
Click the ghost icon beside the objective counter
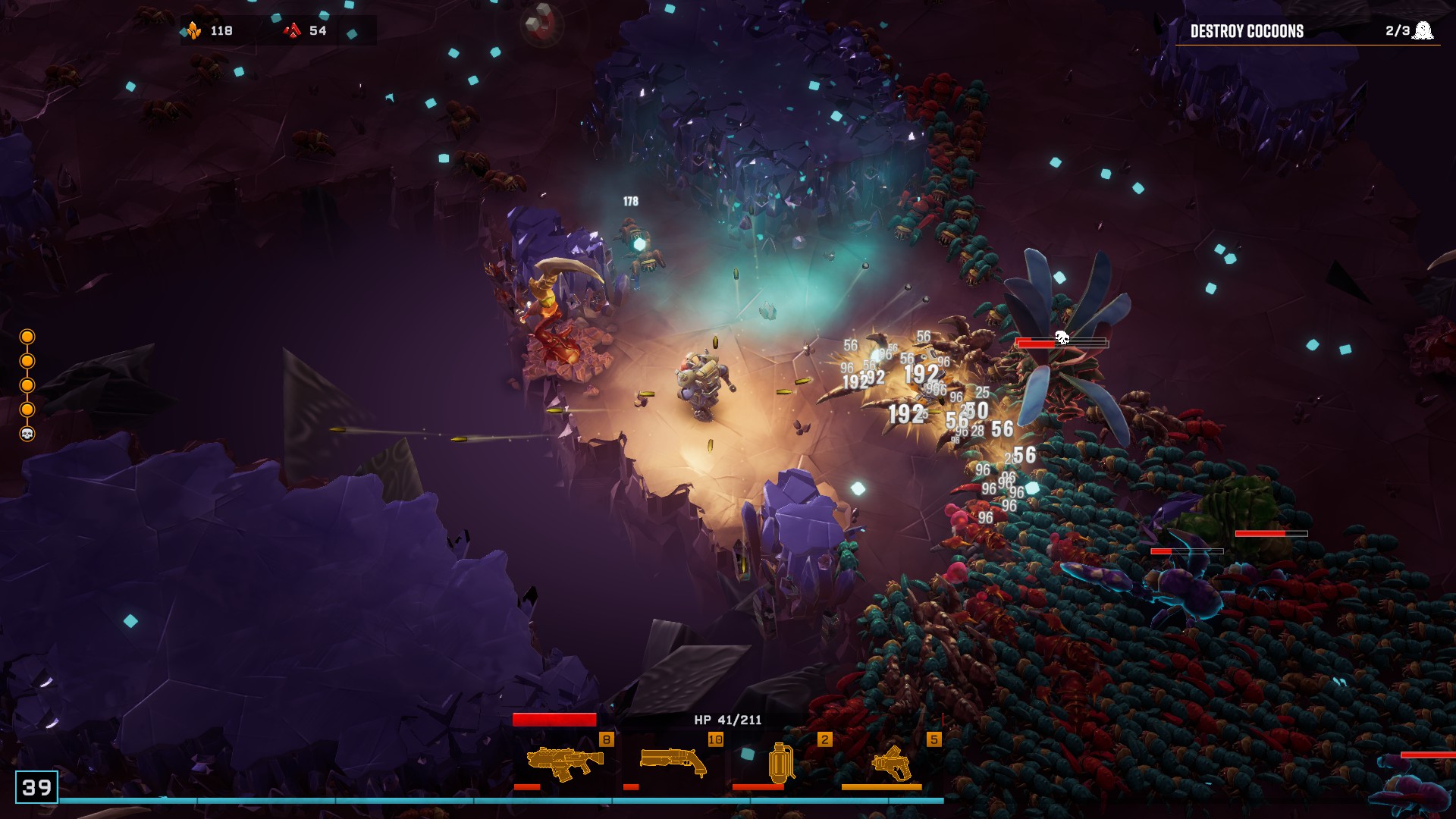[1424, 30]
